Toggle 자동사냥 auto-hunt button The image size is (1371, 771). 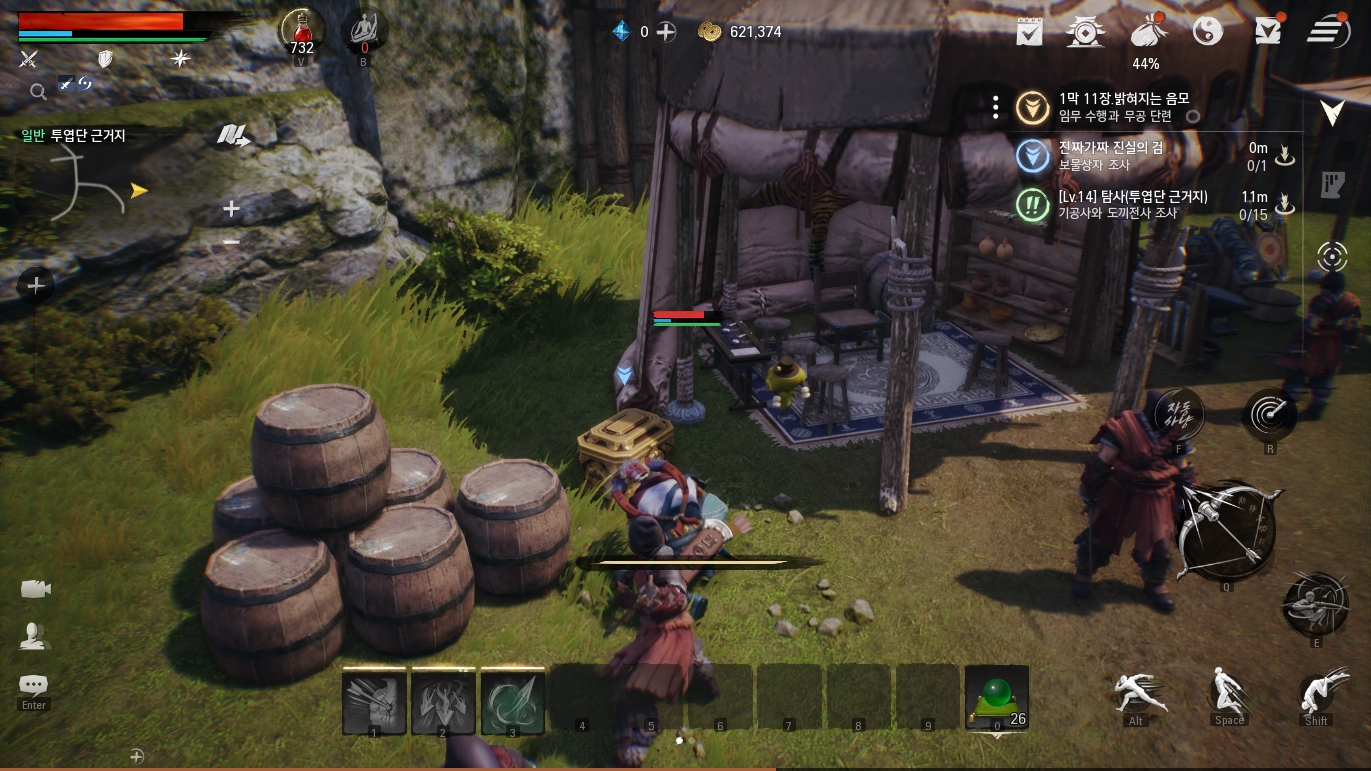pyautogui.click(x=1179, y=413)
